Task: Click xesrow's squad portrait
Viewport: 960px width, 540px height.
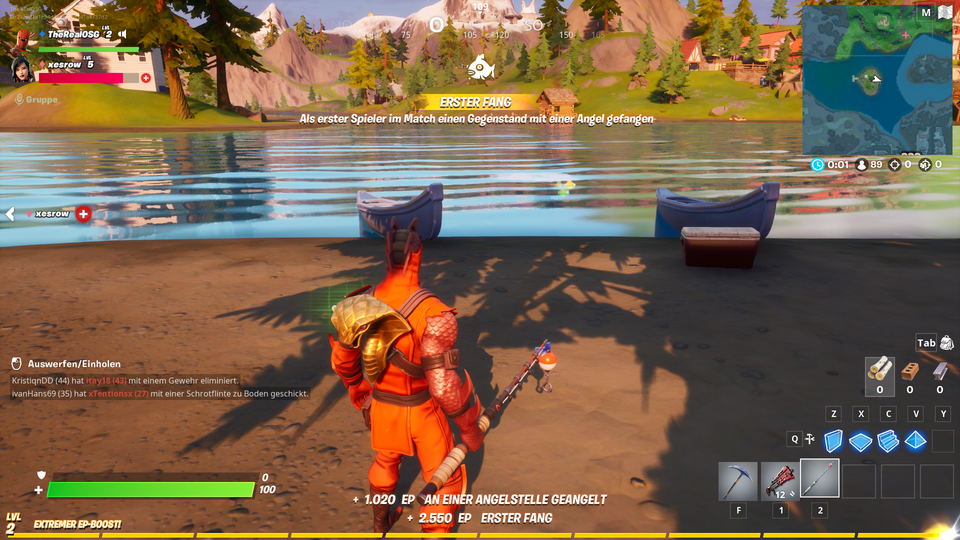Action: pos(22,70)
